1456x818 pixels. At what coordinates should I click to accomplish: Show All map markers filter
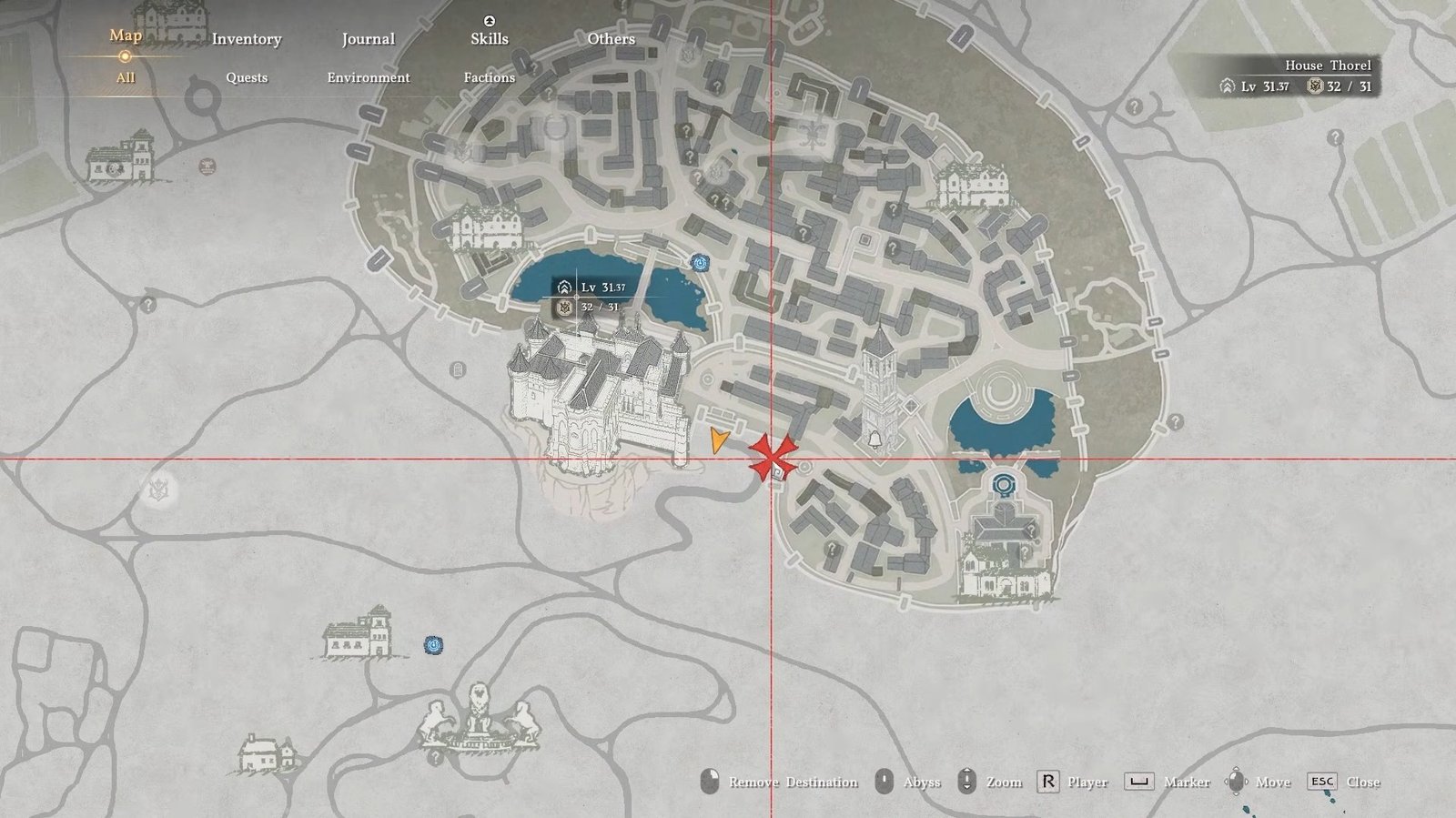126,77
